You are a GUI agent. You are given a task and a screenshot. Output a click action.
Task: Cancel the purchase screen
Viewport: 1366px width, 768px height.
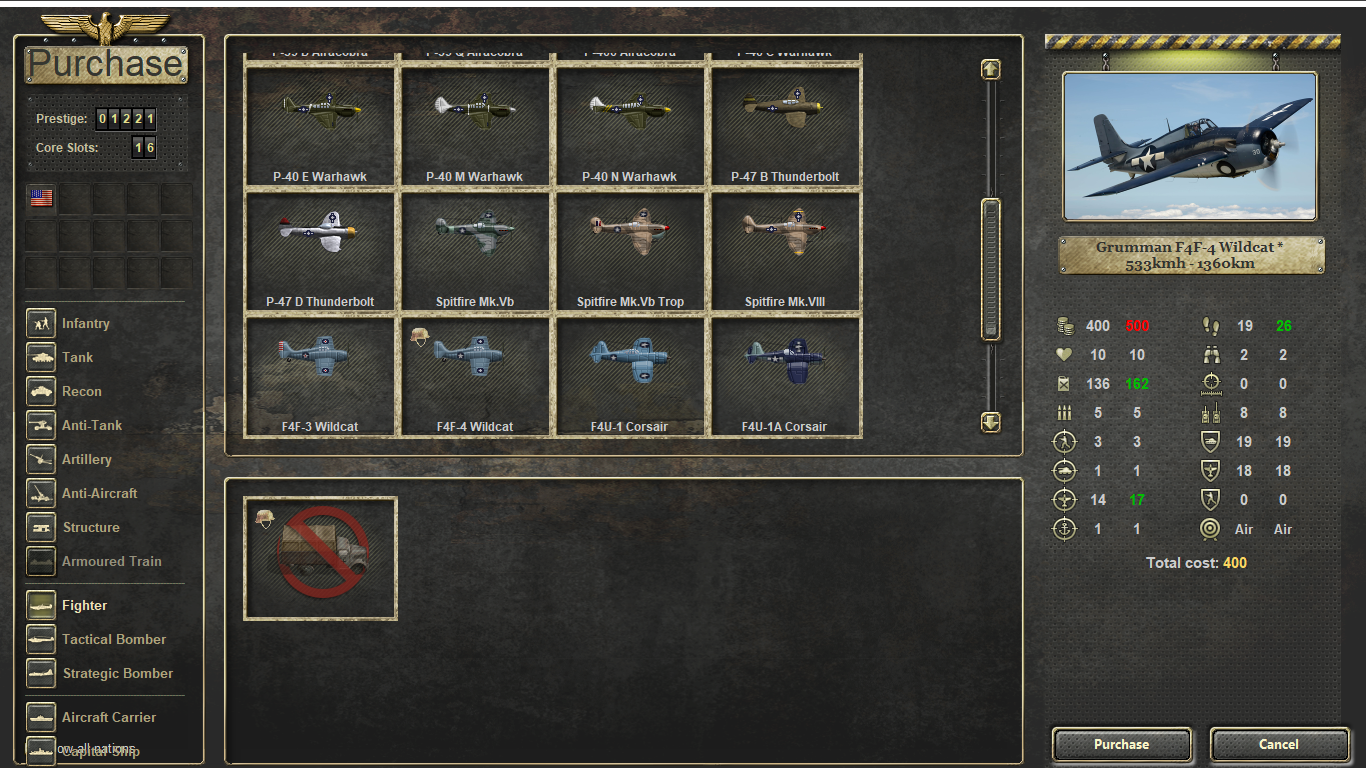pos(1278,744)
